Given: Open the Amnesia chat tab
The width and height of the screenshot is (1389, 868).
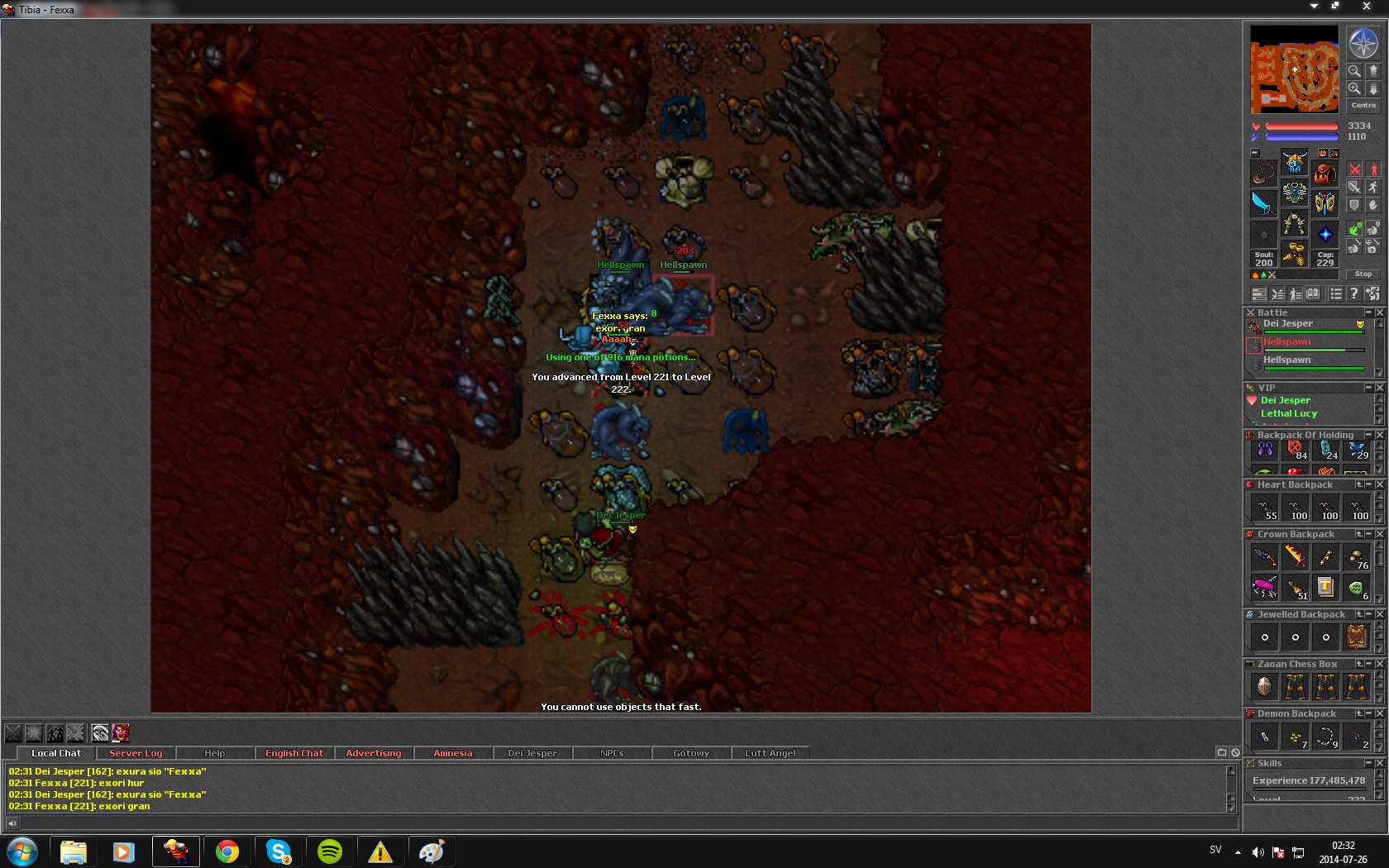Looking at the screenshot, I should [x=452, y=753].
